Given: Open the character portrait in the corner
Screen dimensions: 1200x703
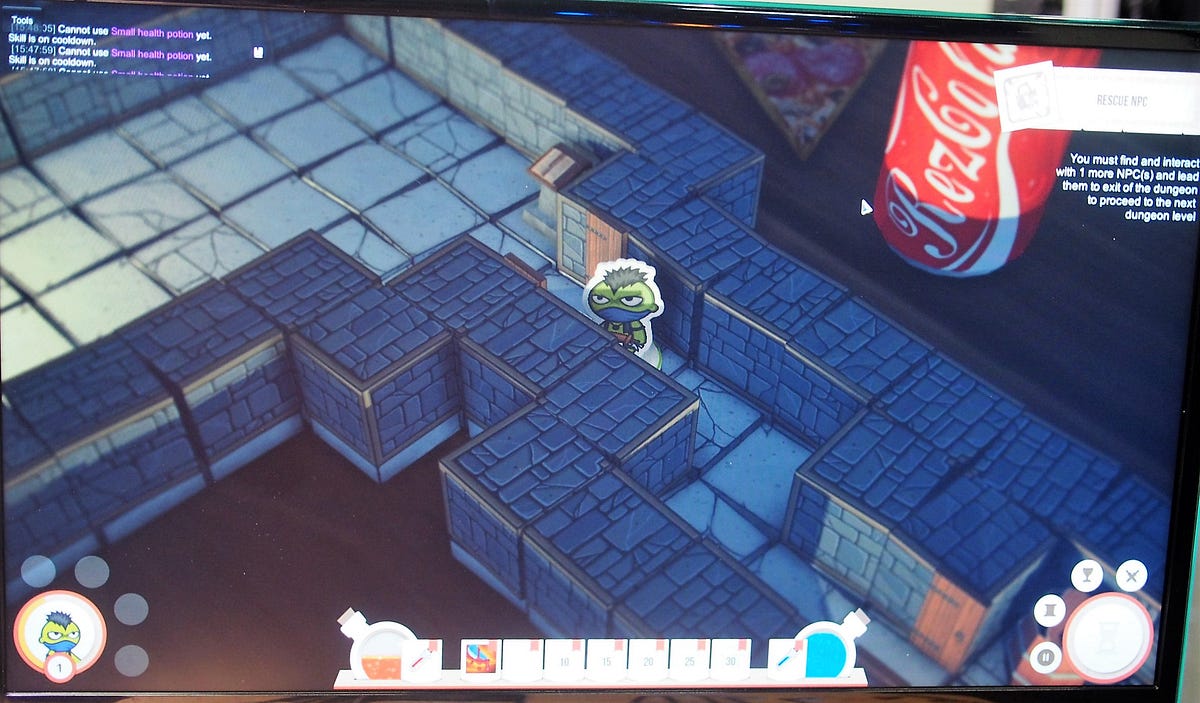Looking at the screenshot, I should tap(60, 633).
